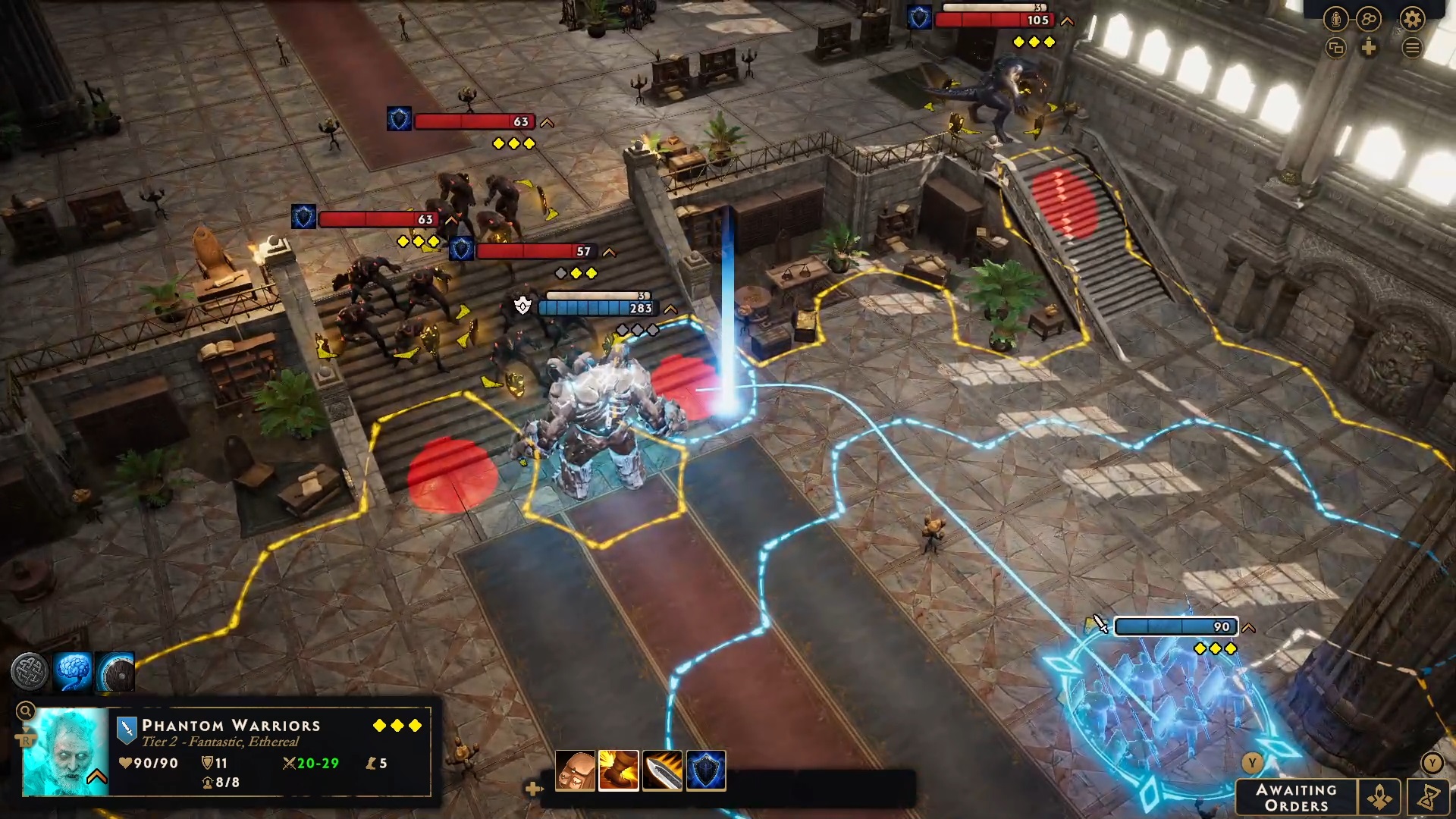Click the blue brain status icon
Image resolution: width=1456 pixels, height=819 pixels.
click(x=73, y=671)
